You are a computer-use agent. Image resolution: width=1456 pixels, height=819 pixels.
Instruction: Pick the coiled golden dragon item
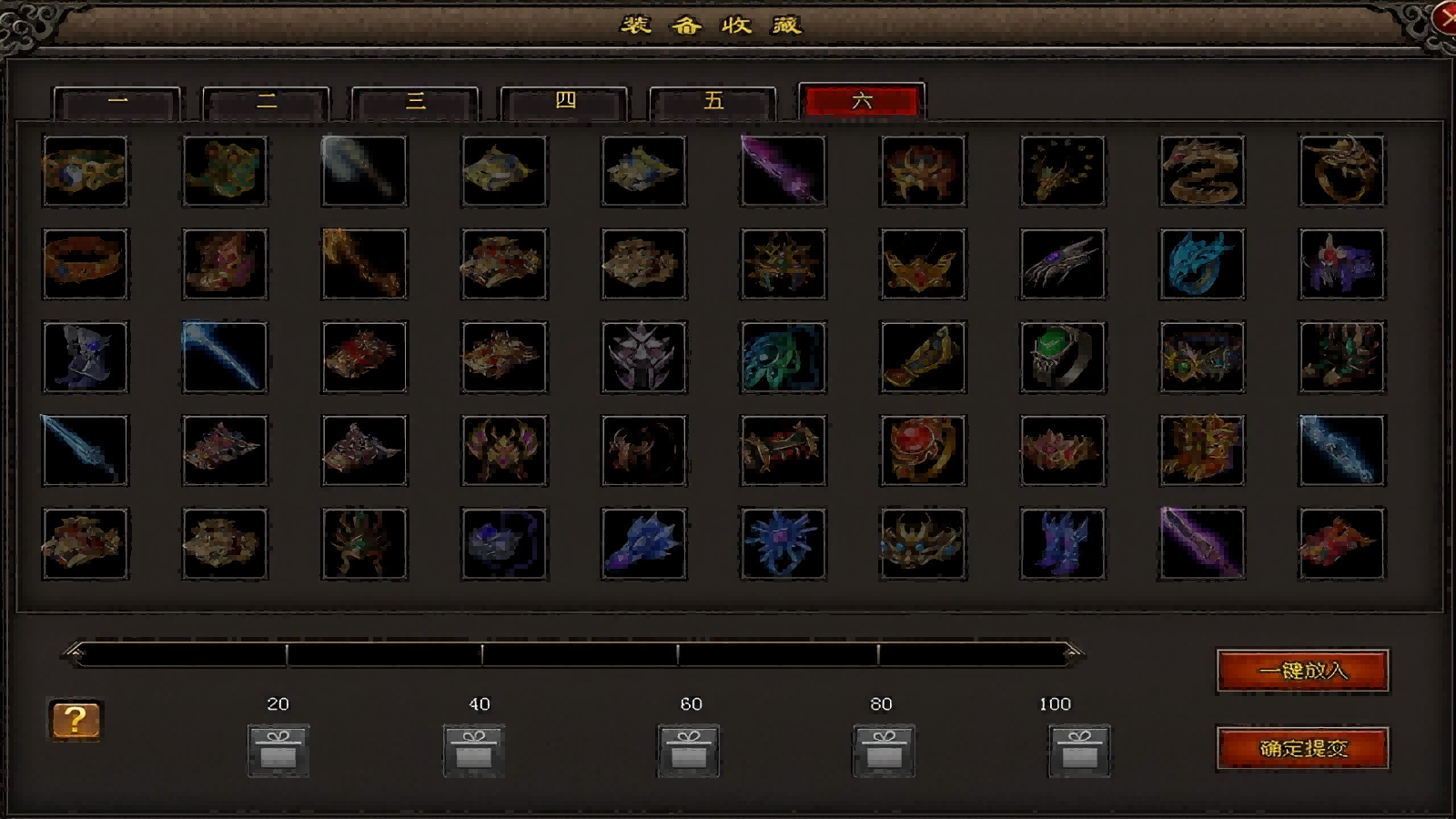1202,171
